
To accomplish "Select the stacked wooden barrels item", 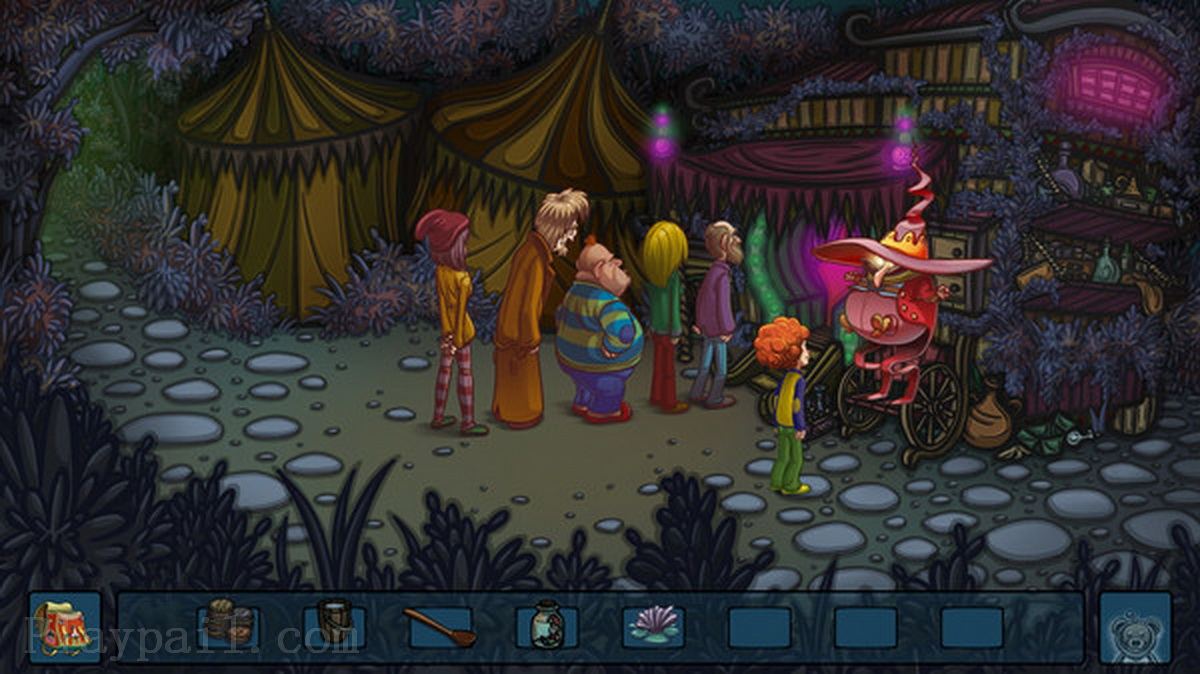I will tap(229, 623).
